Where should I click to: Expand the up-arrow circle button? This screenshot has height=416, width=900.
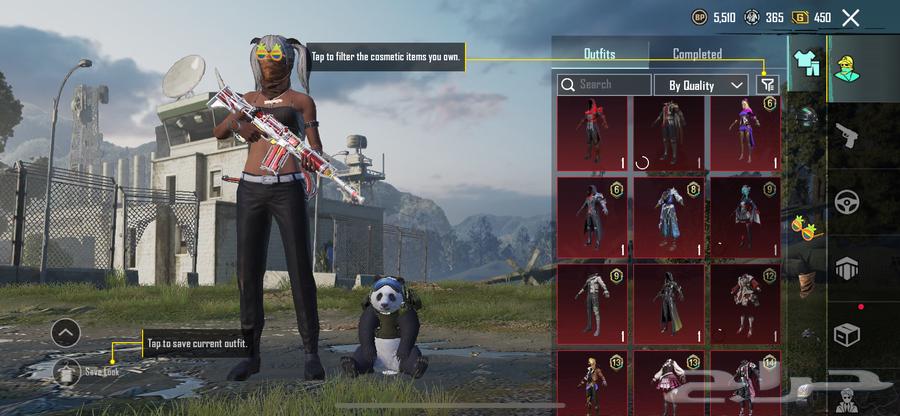[x=65, y=332]
